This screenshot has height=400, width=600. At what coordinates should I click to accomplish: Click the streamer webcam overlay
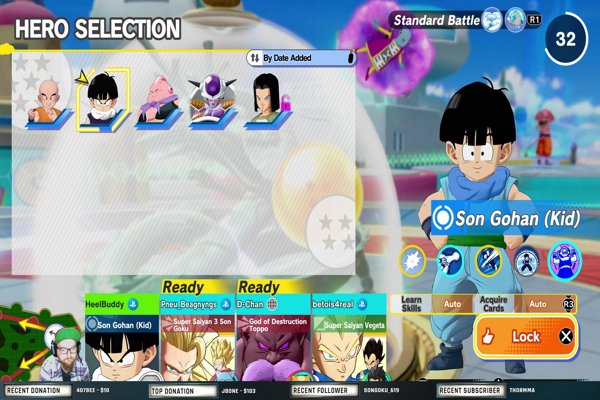(x=63, y=353)
